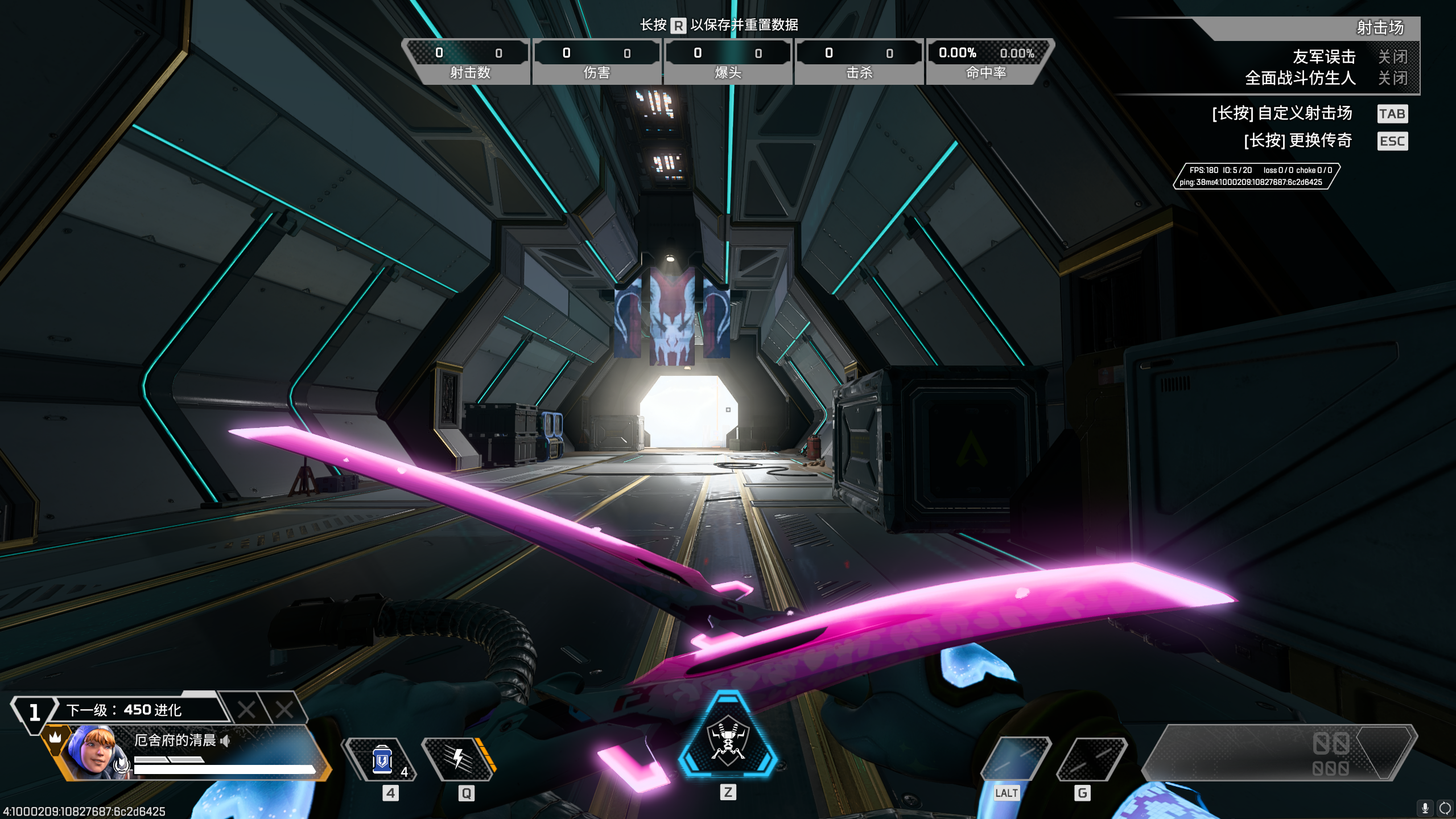Toggle the 友军误击 friendly fire setting
Viewport: 1456px width, 819px height.
[1392, 57]
